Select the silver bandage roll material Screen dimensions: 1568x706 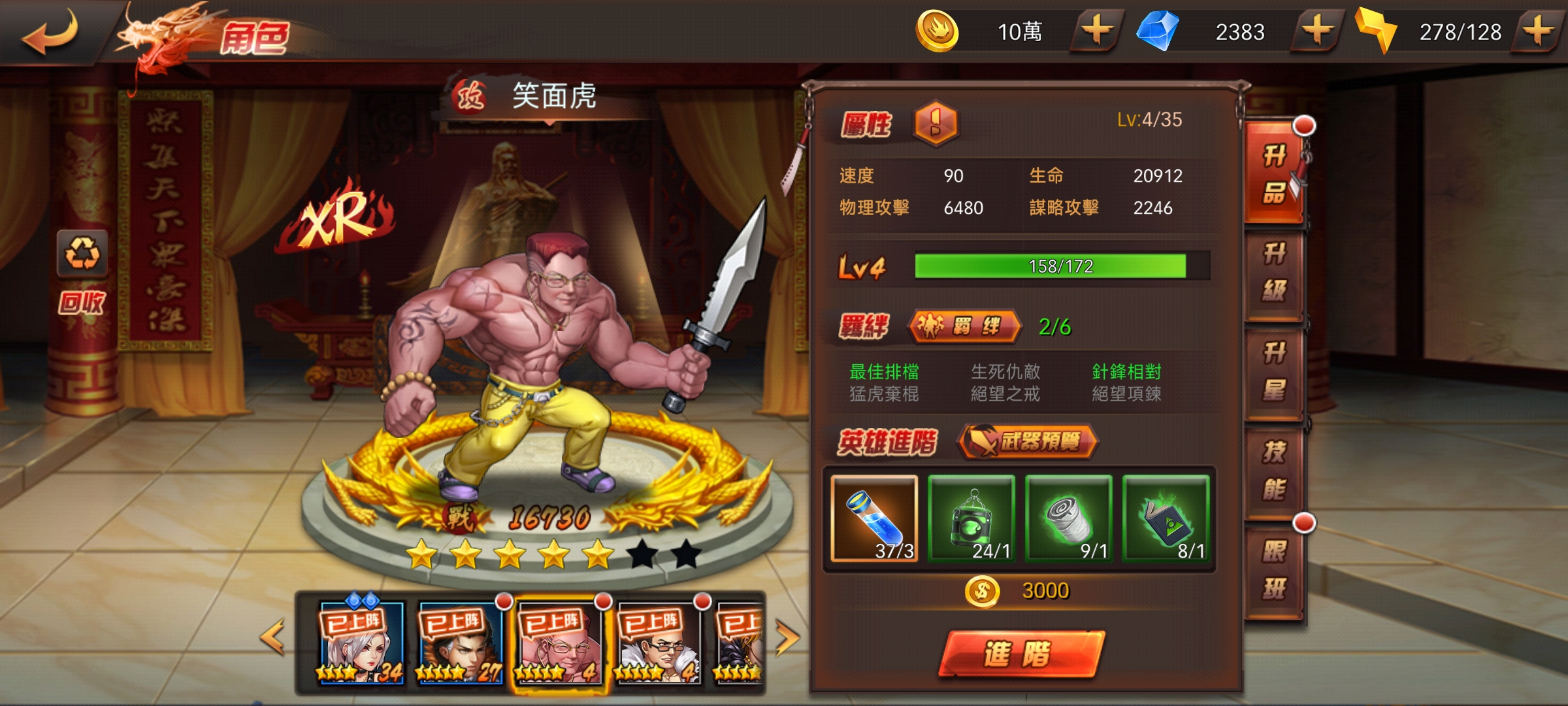click(x=1069, y=518)
